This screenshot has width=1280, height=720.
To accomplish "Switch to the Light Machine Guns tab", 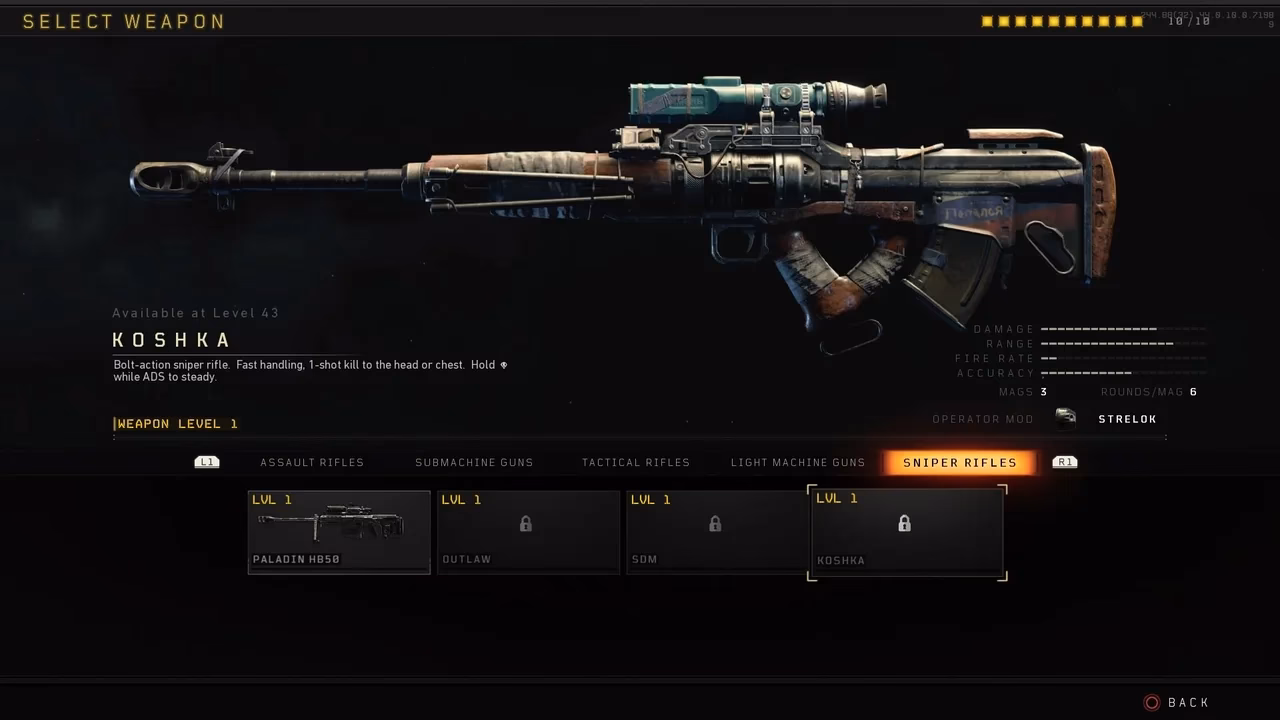I will tap(798, 462).
